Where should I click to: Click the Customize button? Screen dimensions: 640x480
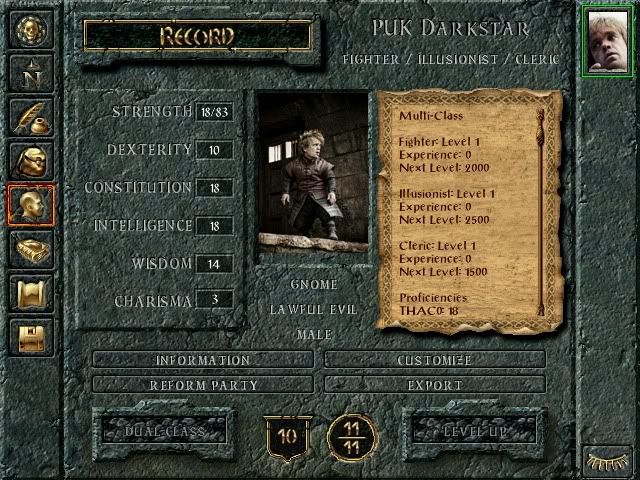point(434,360)
